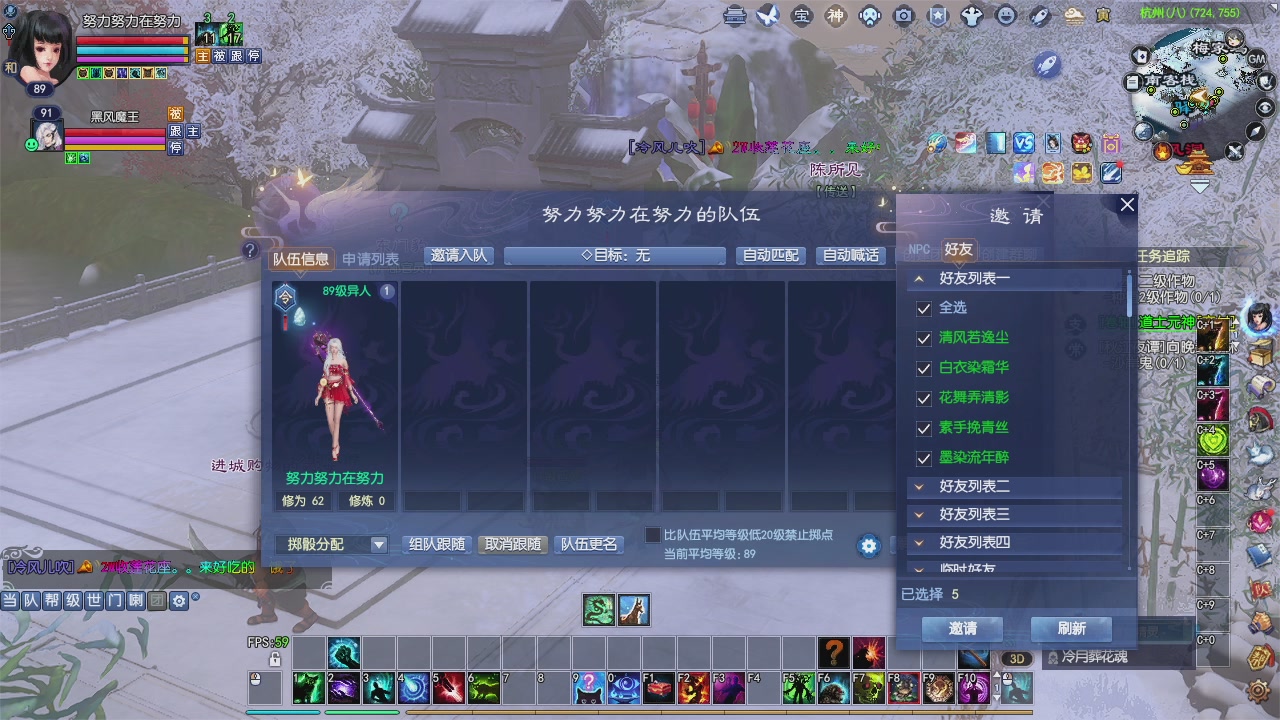Switch to the 申请列表 tab in the team panel
This screenshot has height=720, width=1280.
pos(372,258)
